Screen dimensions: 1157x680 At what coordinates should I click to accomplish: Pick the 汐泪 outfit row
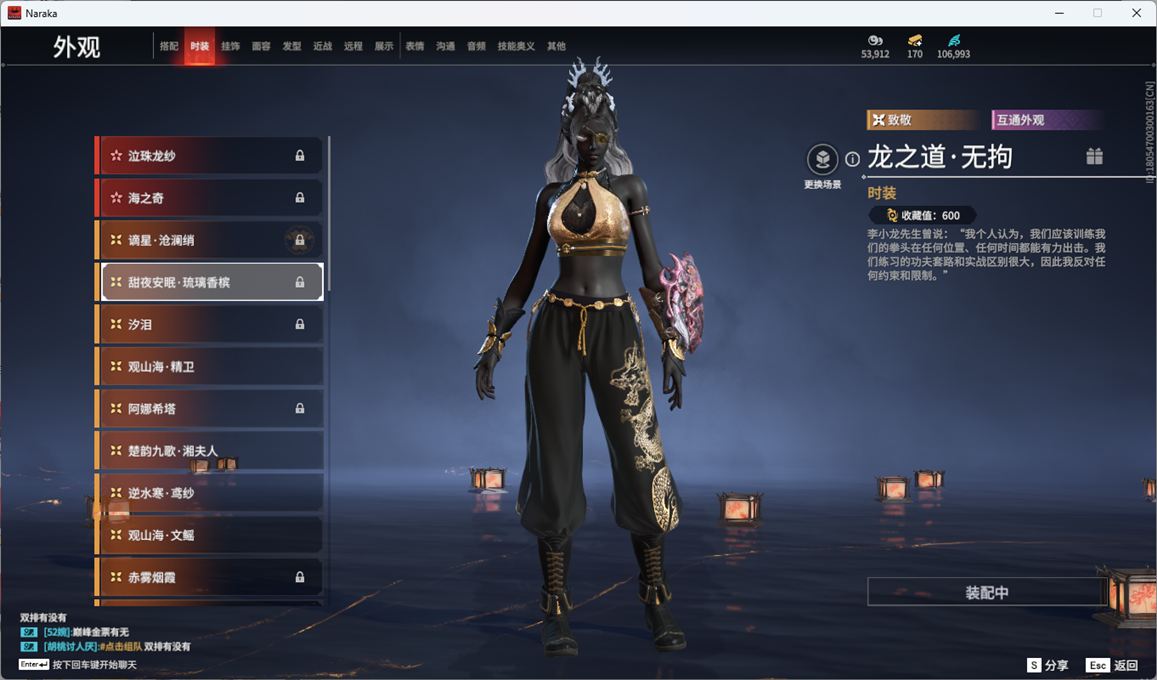(210, 324)
